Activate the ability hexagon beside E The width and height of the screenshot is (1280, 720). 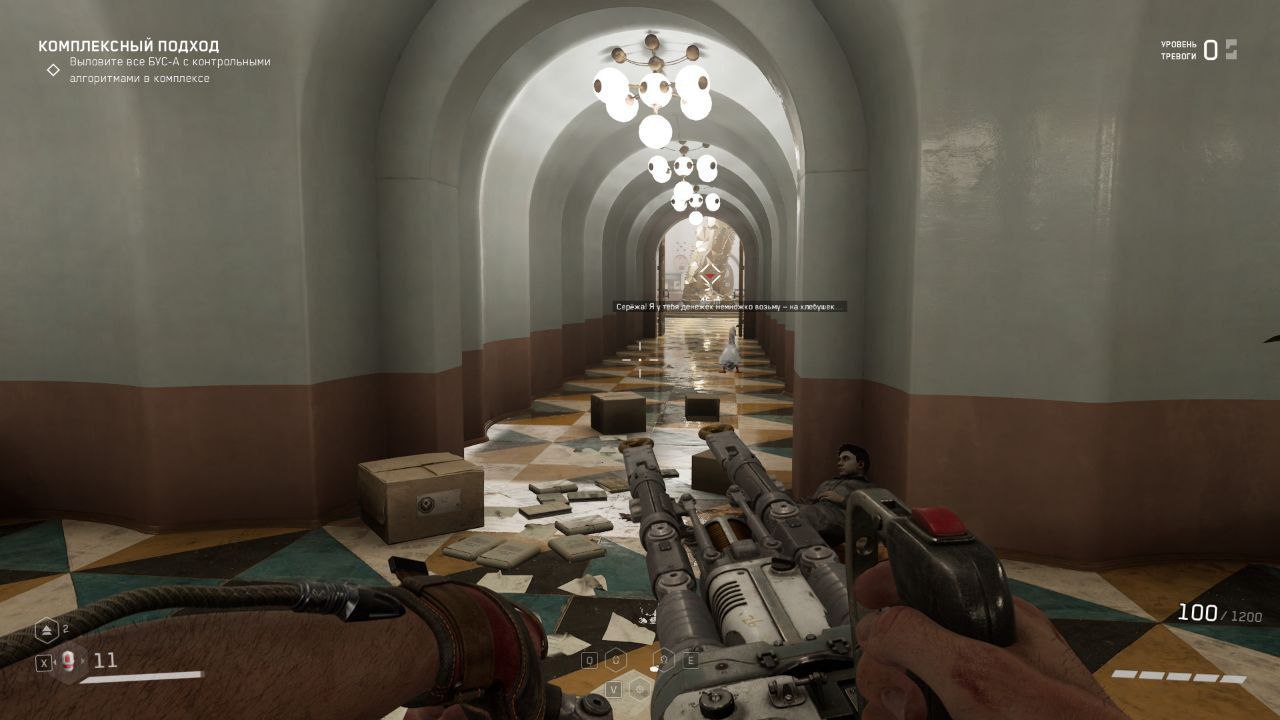pos(662,660)
